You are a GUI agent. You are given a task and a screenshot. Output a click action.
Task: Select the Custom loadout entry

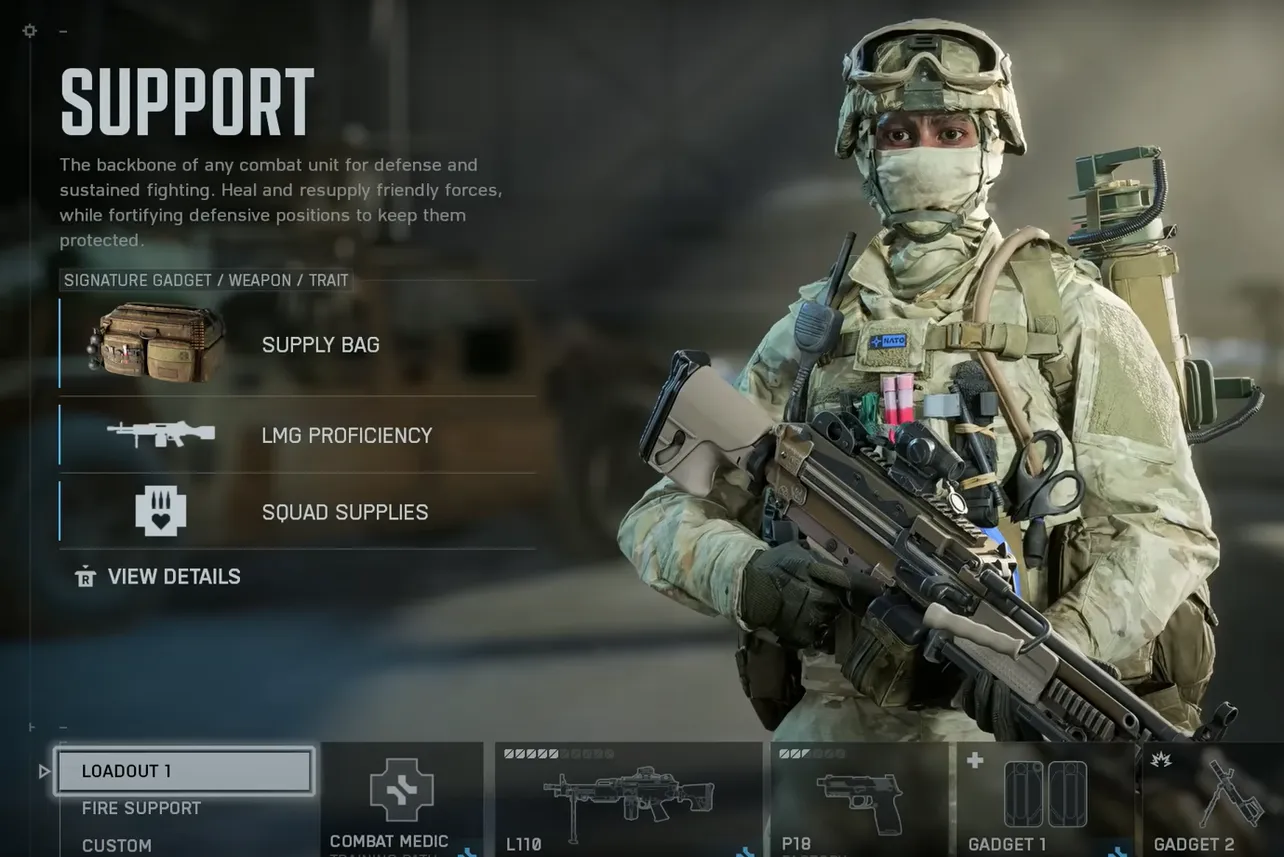coord(116,845)
